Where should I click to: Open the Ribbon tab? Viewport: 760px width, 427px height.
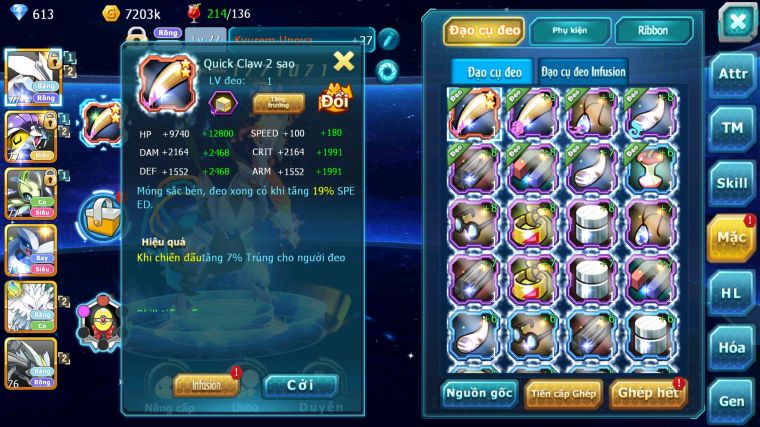(x=654, y=31)
